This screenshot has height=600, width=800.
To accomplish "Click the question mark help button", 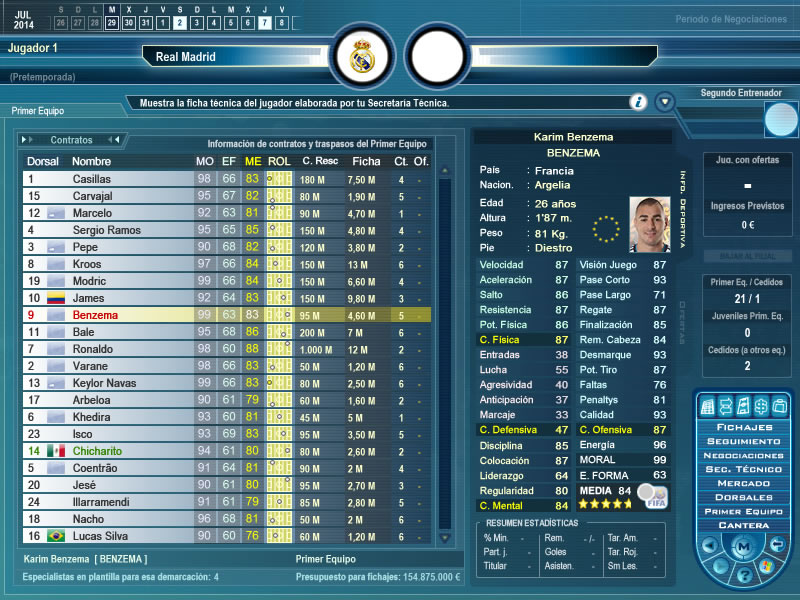I will pyautogui.click(x=744, y=575).
